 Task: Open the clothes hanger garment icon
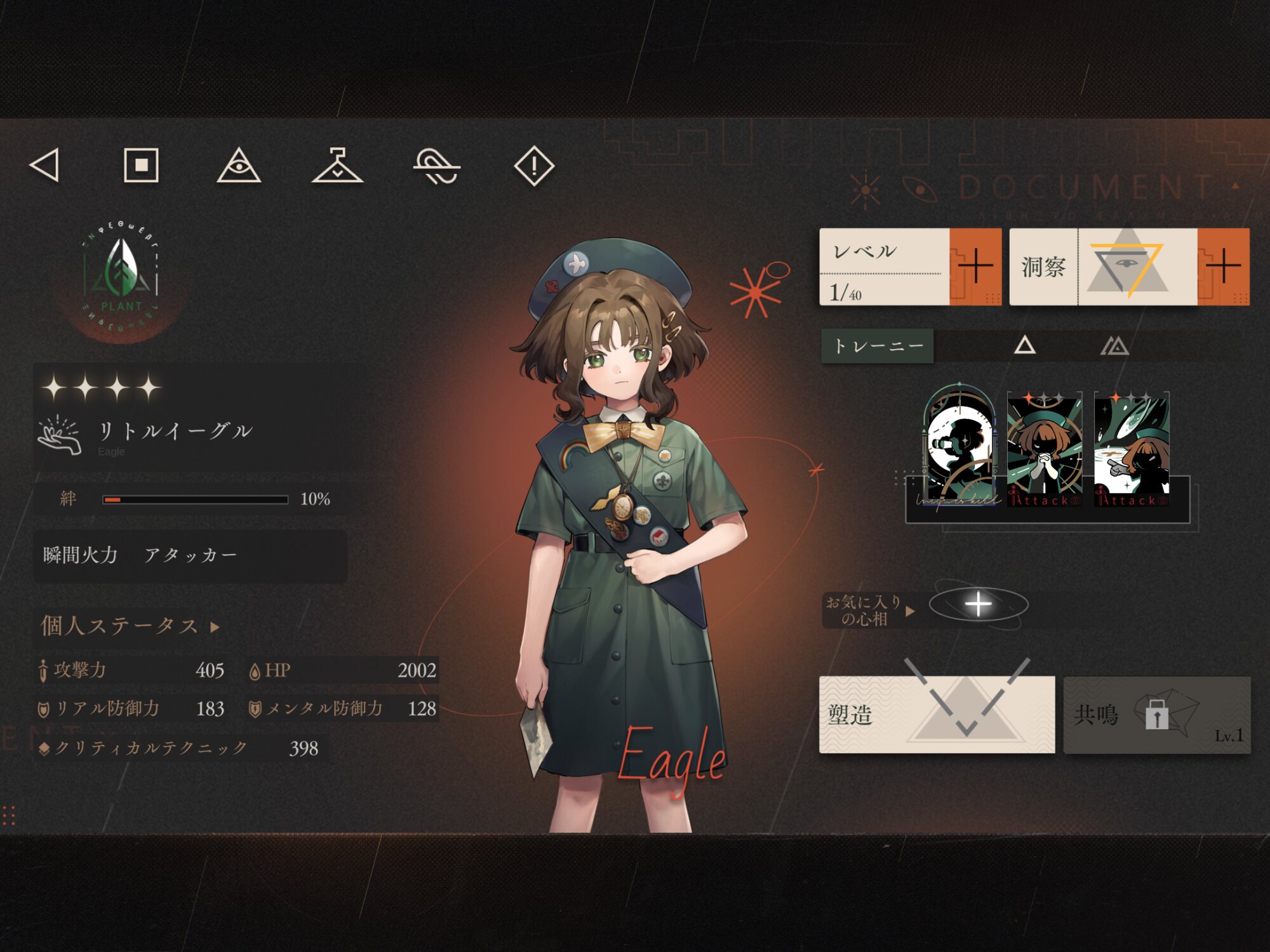[337, 166]
